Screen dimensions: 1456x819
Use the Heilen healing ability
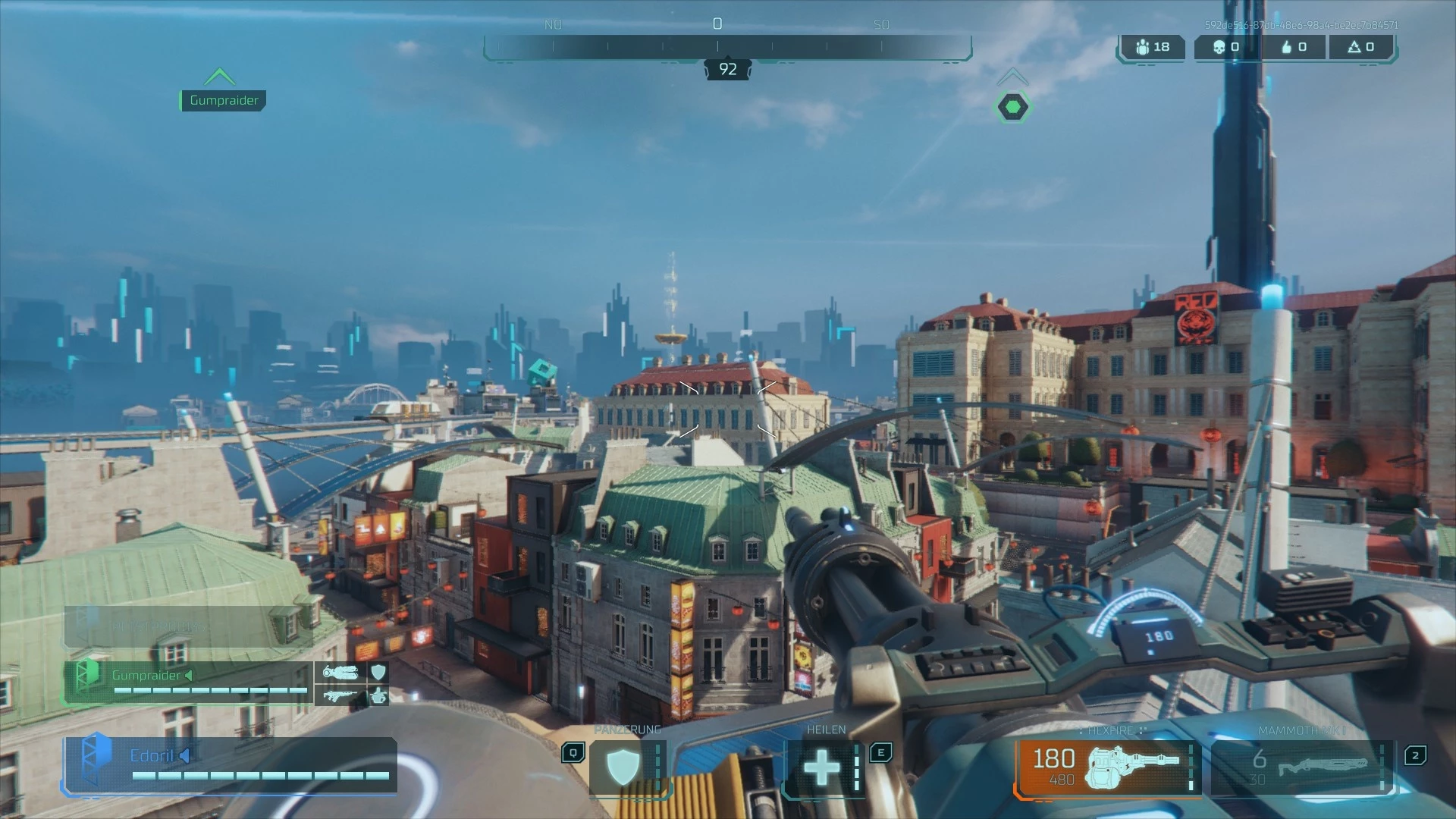[822, 767]
